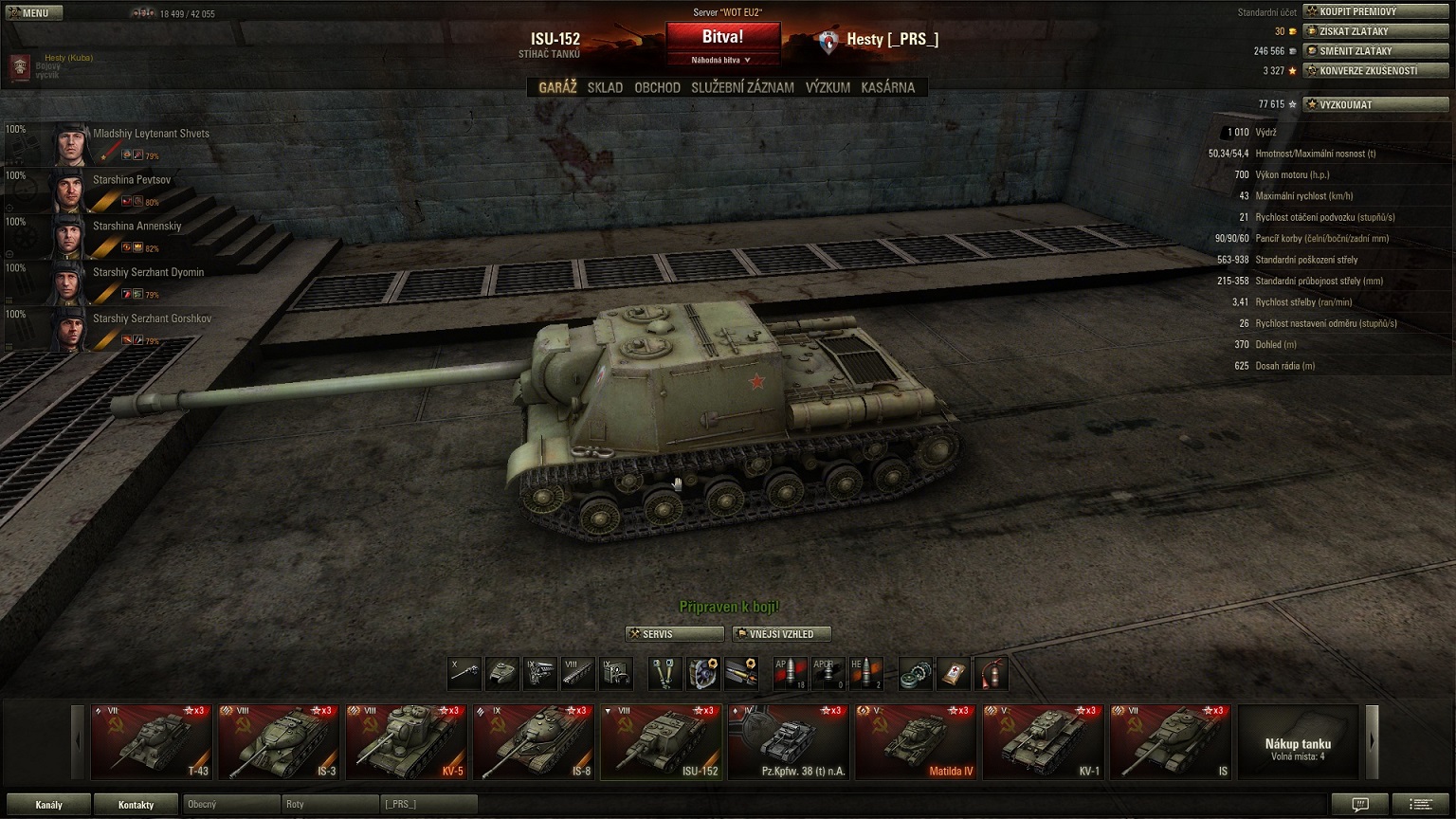Image resolution: width=1456 pixels, height=819 pixels.
Task: Click the Nákup tanku slot
Action: point(1298,741)
